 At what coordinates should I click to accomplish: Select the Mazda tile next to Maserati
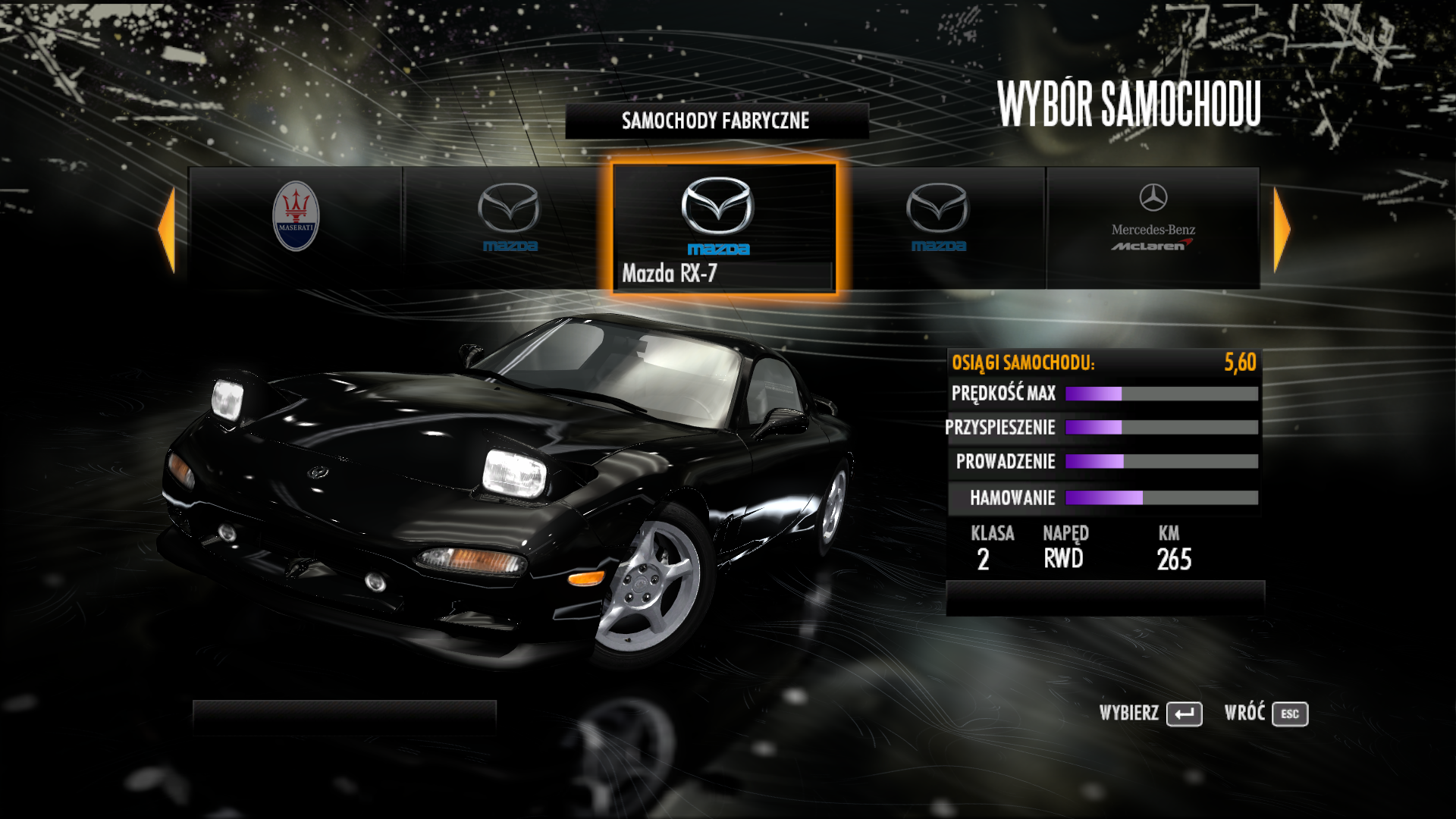tap(508, 226)
